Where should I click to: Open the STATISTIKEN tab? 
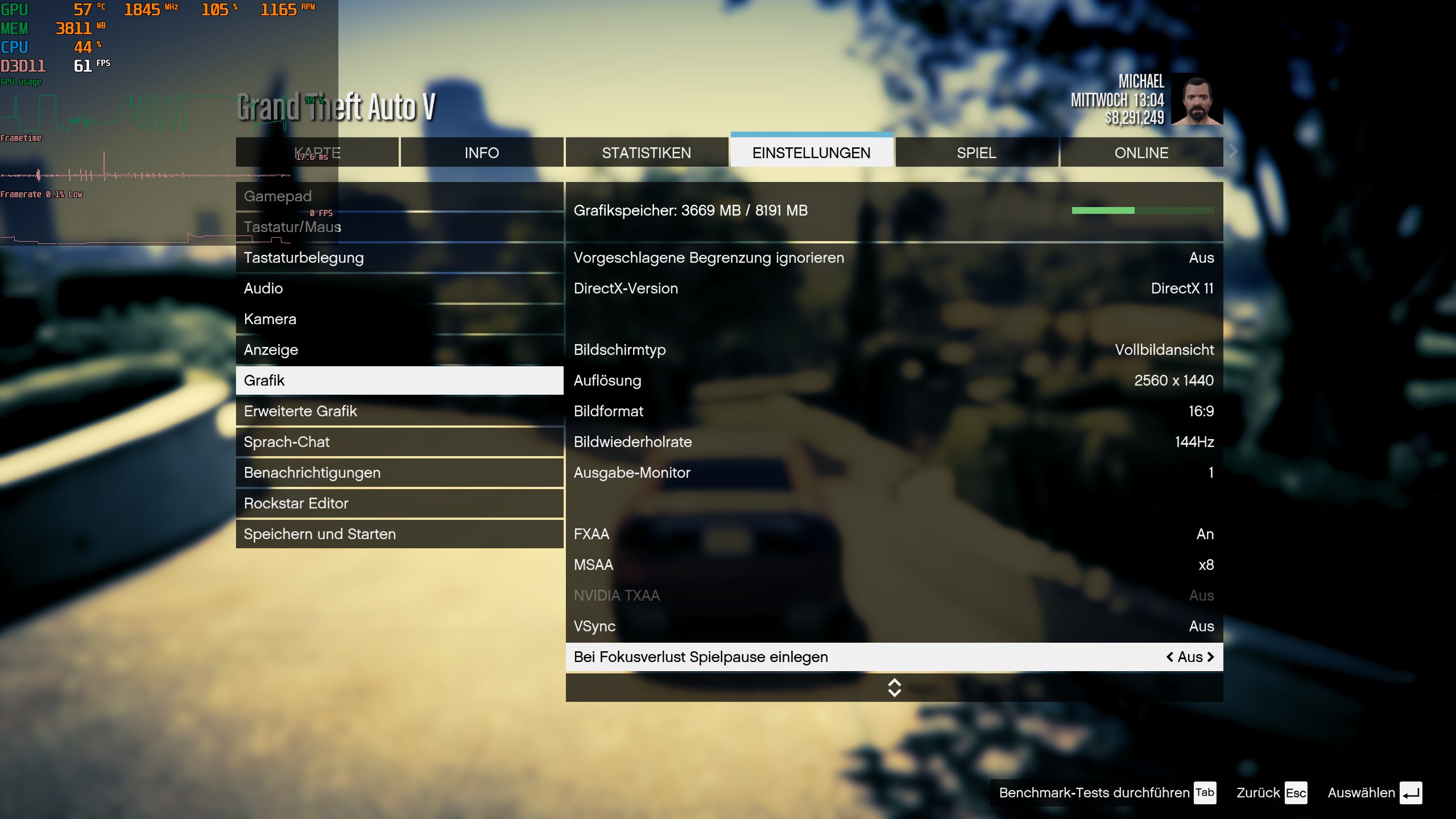pos(647,152)
